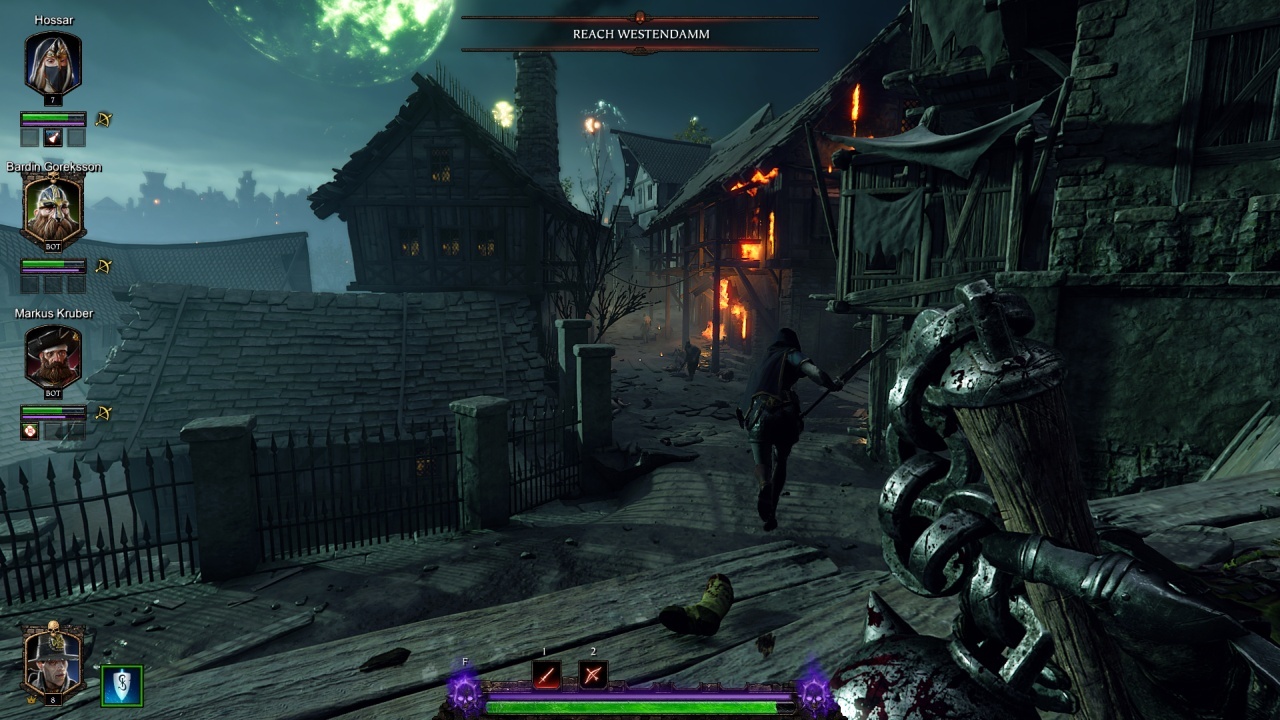Click the Reach Westendamm objective banner

[x=640, y=34]
